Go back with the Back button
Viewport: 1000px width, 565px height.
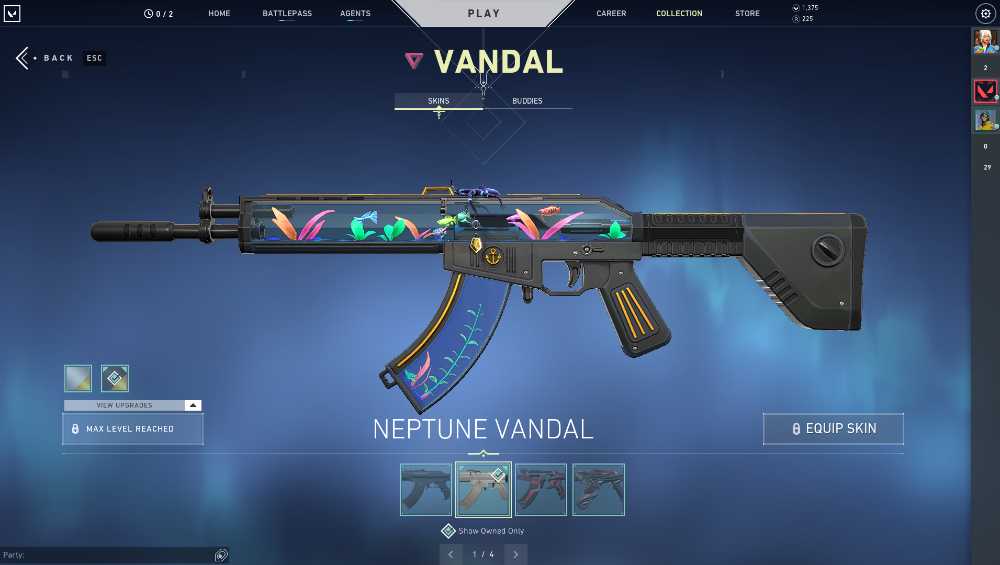(x=45, y=58)
